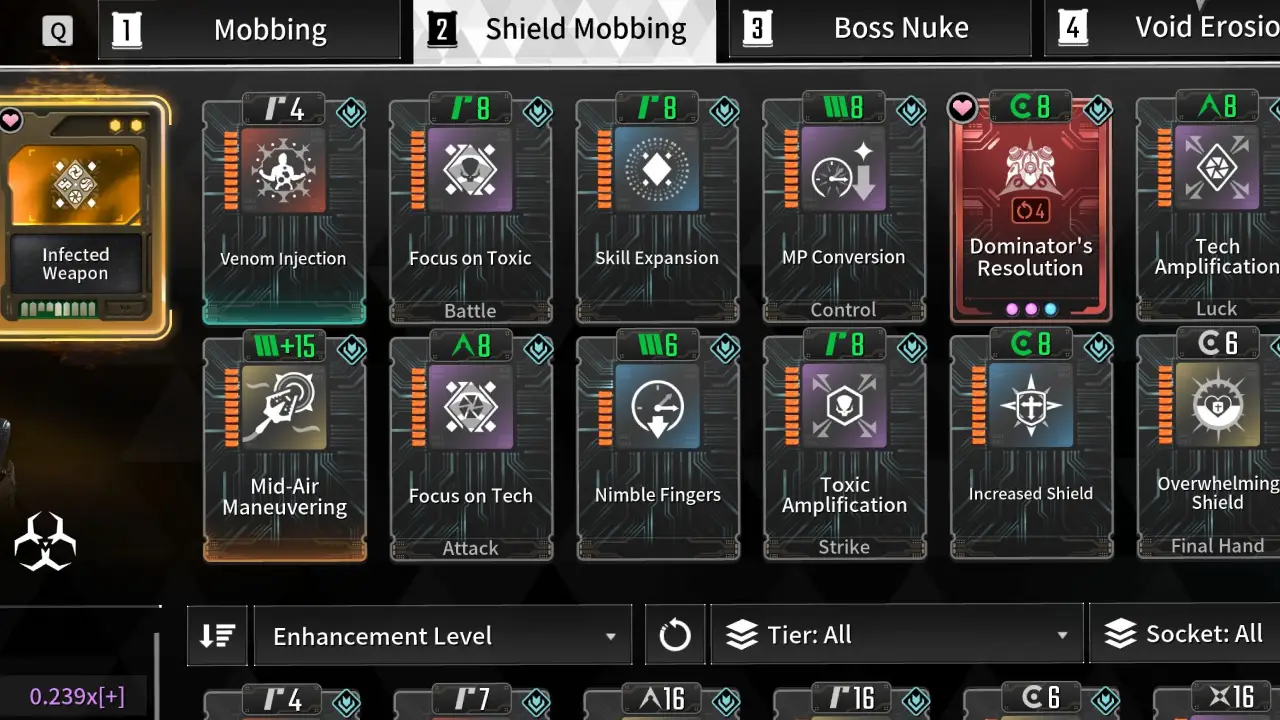Click the Focus on Tech module
This screenshot has height=720, width=1280.
tap(470, 450)
